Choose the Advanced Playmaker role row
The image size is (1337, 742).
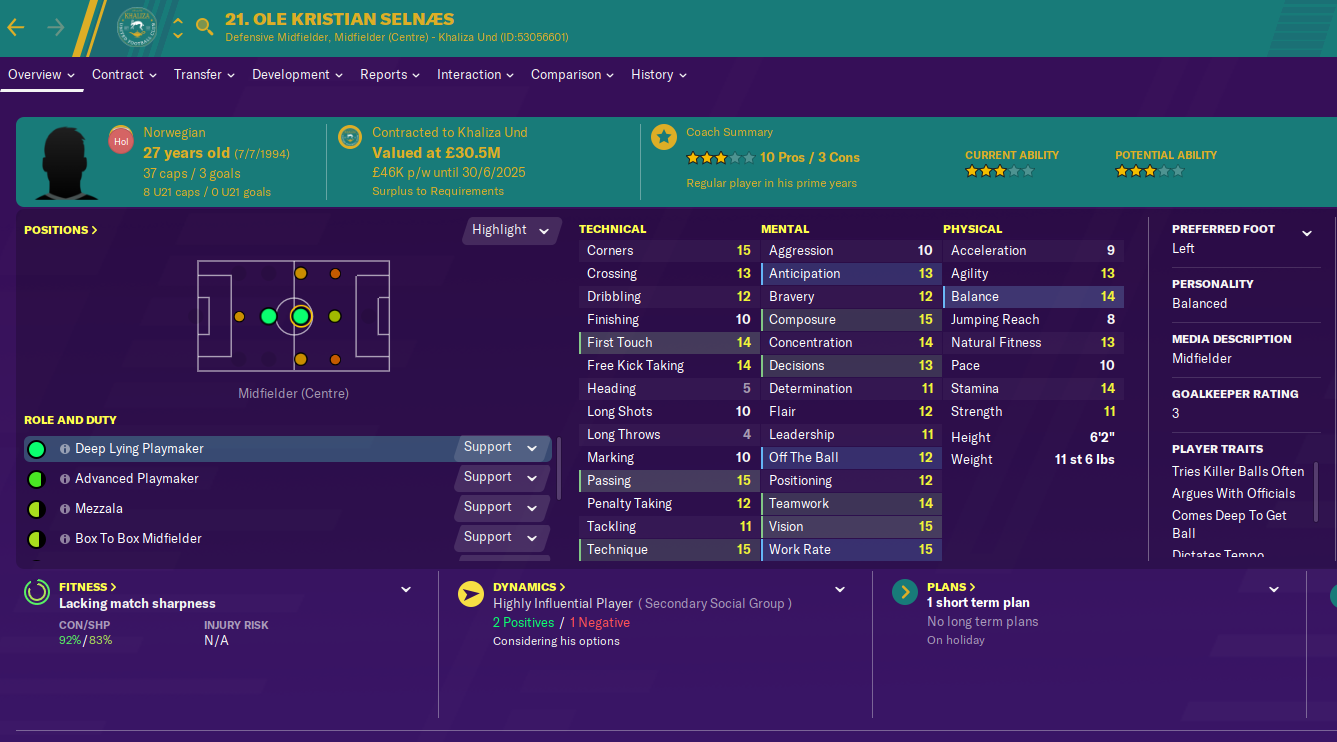(136, 479)
